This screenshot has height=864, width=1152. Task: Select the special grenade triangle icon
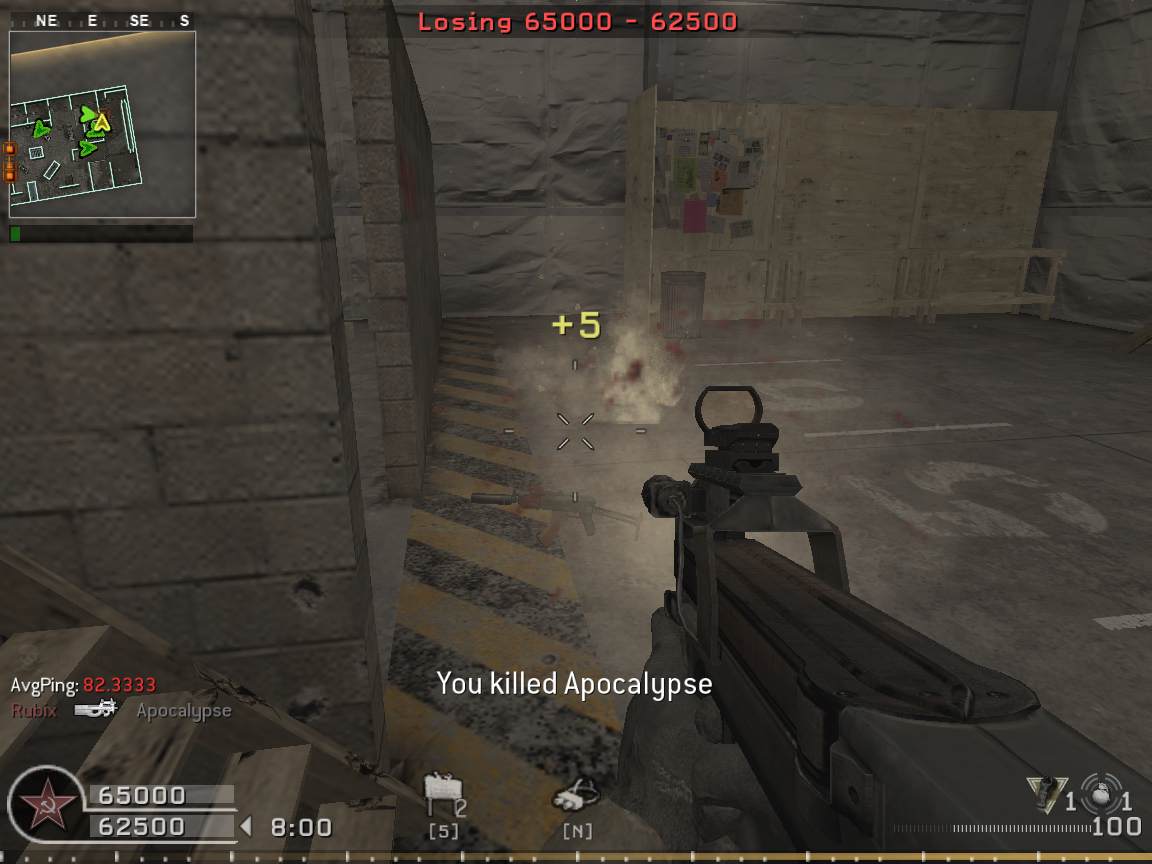point(1046,794)
